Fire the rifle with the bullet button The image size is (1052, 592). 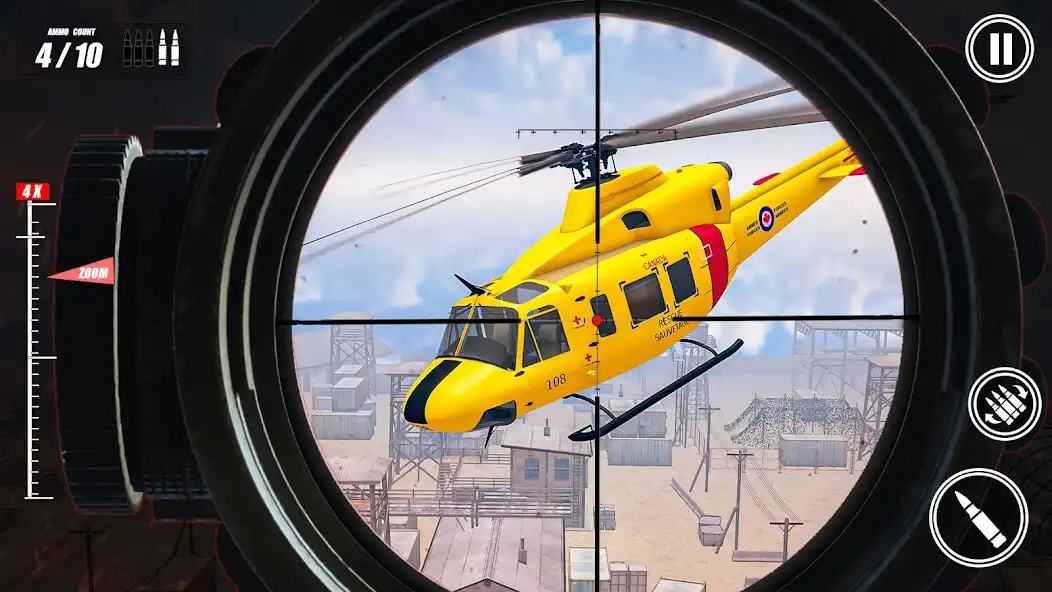(978, 517)
